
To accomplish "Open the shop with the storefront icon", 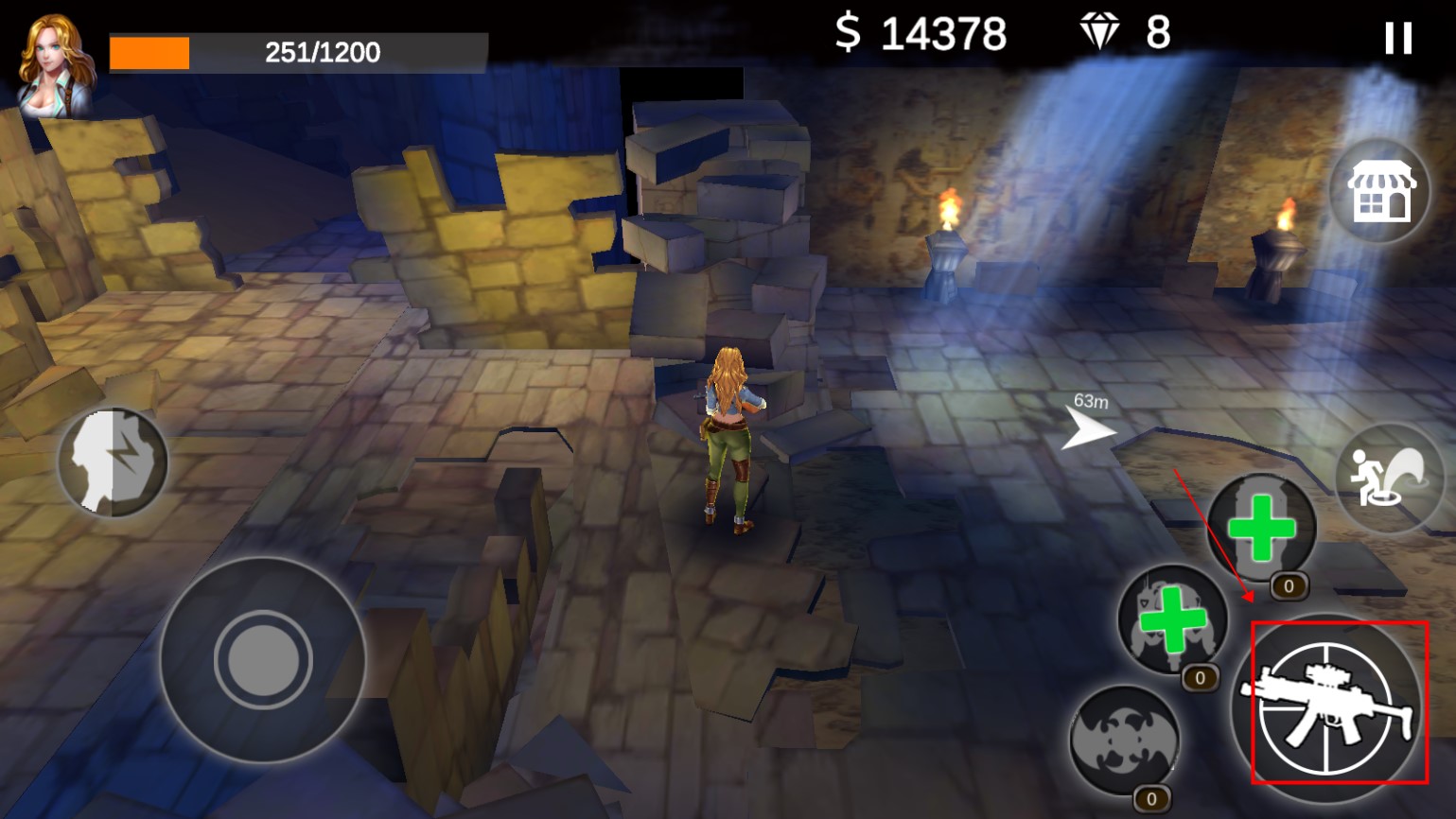I will 1378,192.
